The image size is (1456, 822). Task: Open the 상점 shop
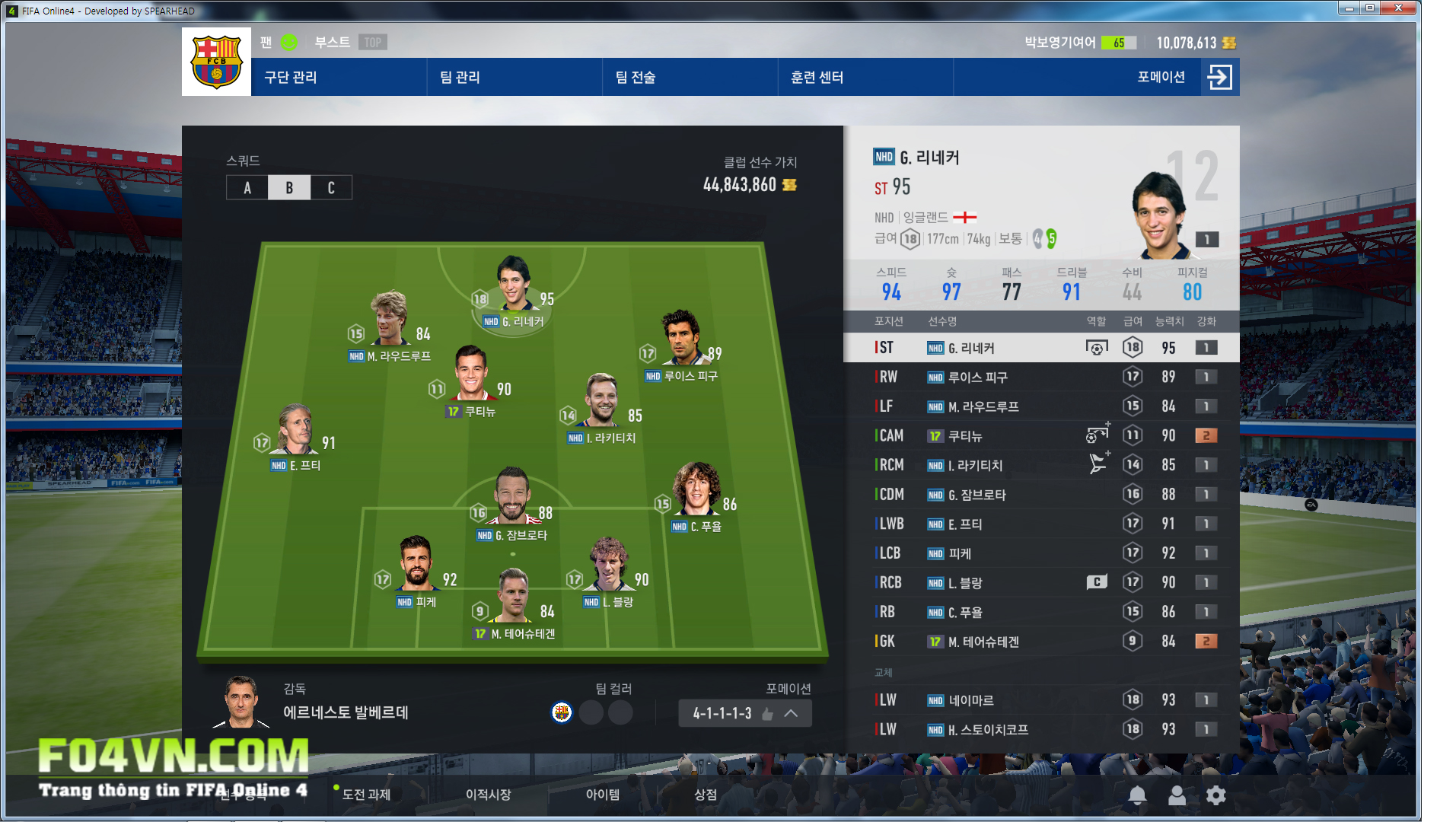point(705,795)
